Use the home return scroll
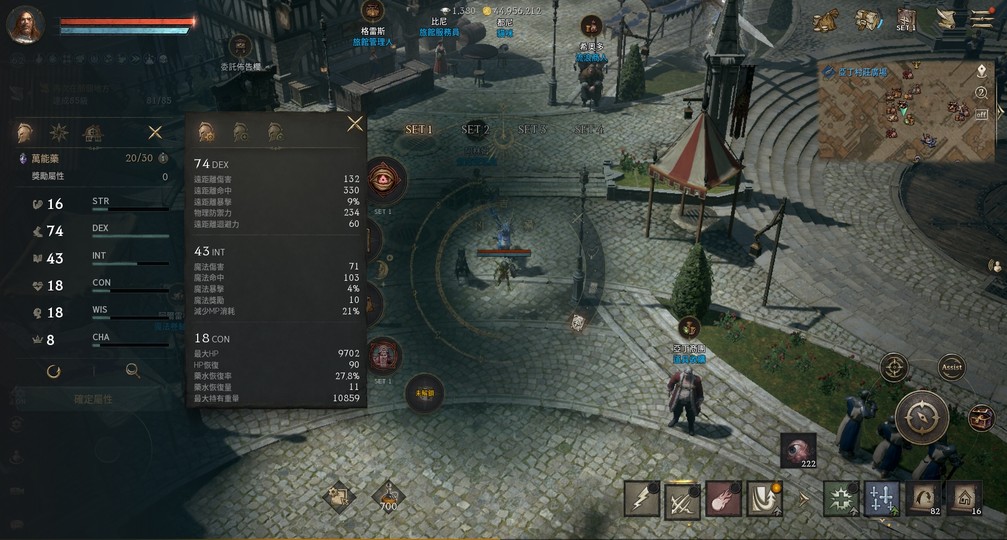Screen dimensions: 1007x540 (x=964, y=497)
